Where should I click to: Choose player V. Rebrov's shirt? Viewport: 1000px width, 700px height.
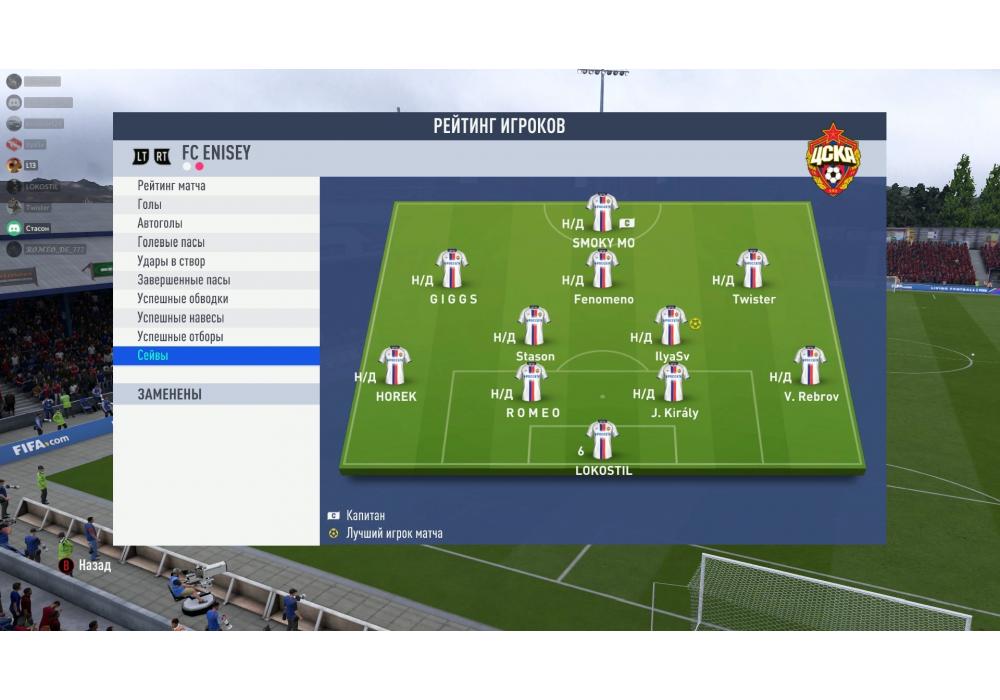pyautogui.click(x=810, y=367)
